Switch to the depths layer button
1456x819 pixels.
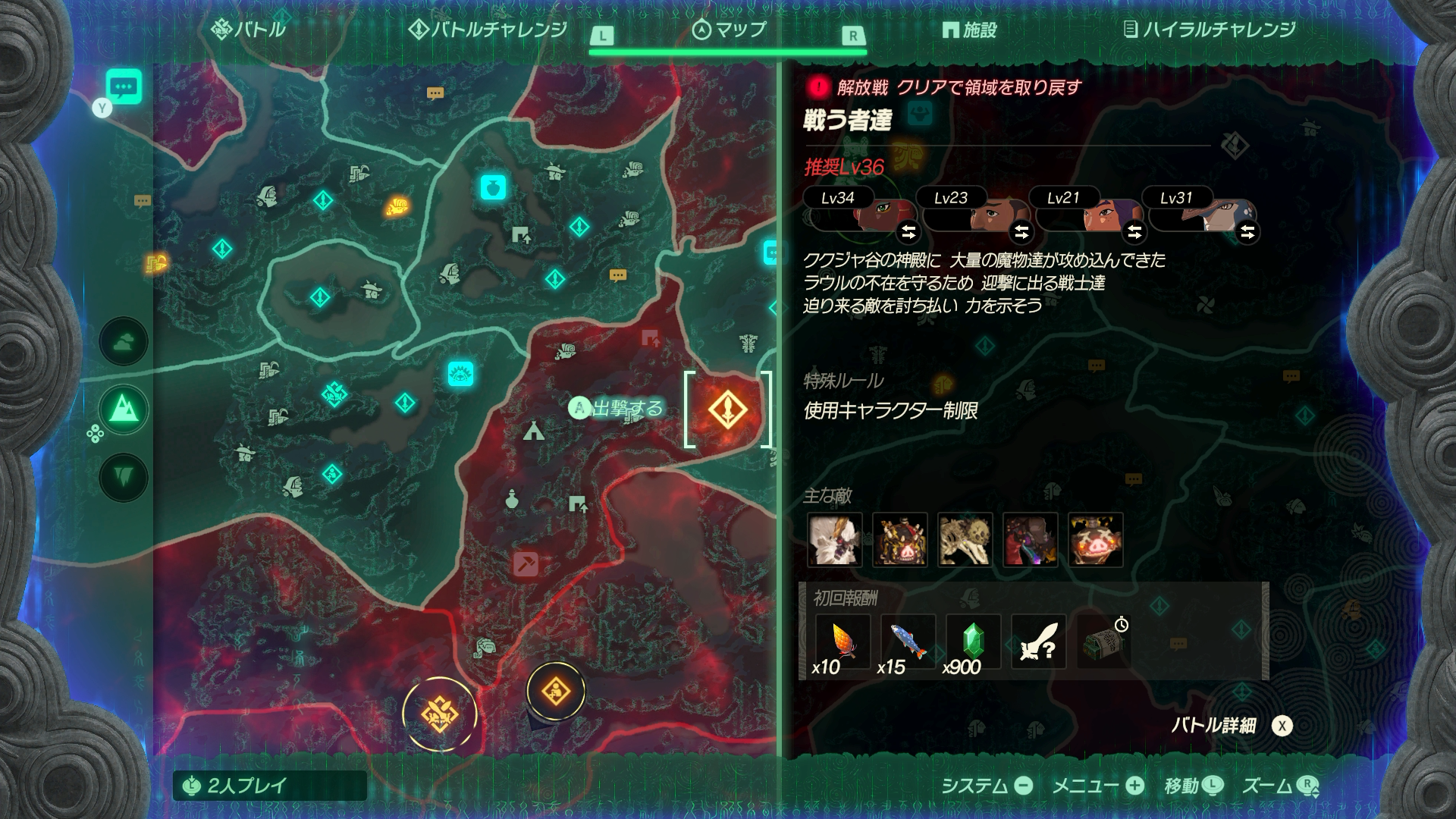tap(124, 477)
